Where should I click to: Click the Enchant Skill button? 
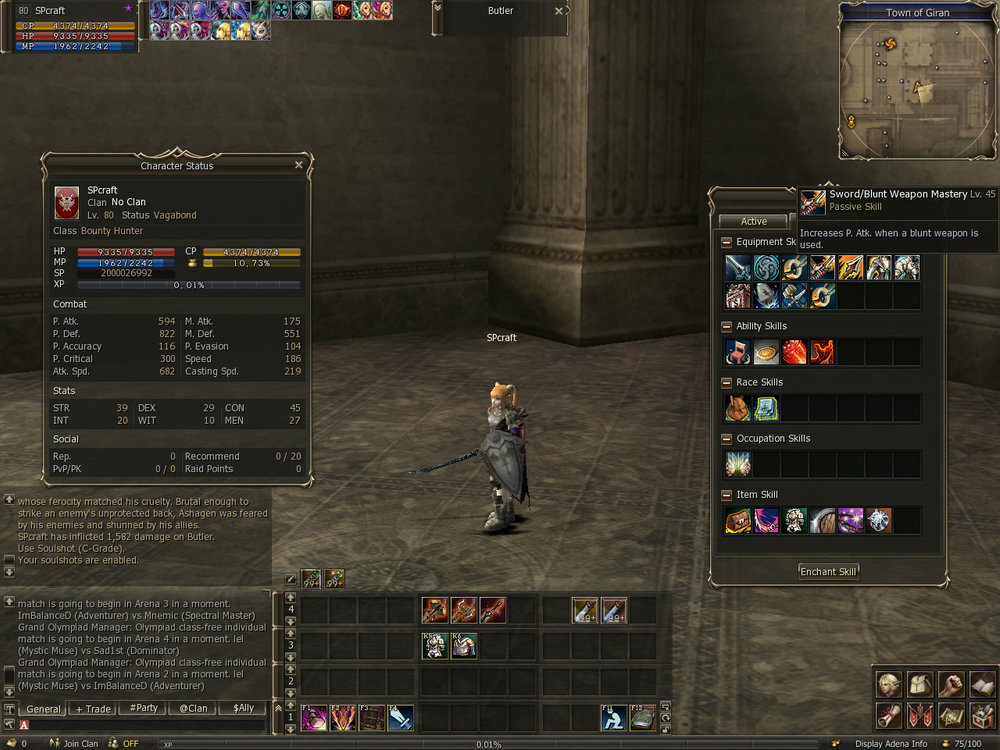[828, 572]
